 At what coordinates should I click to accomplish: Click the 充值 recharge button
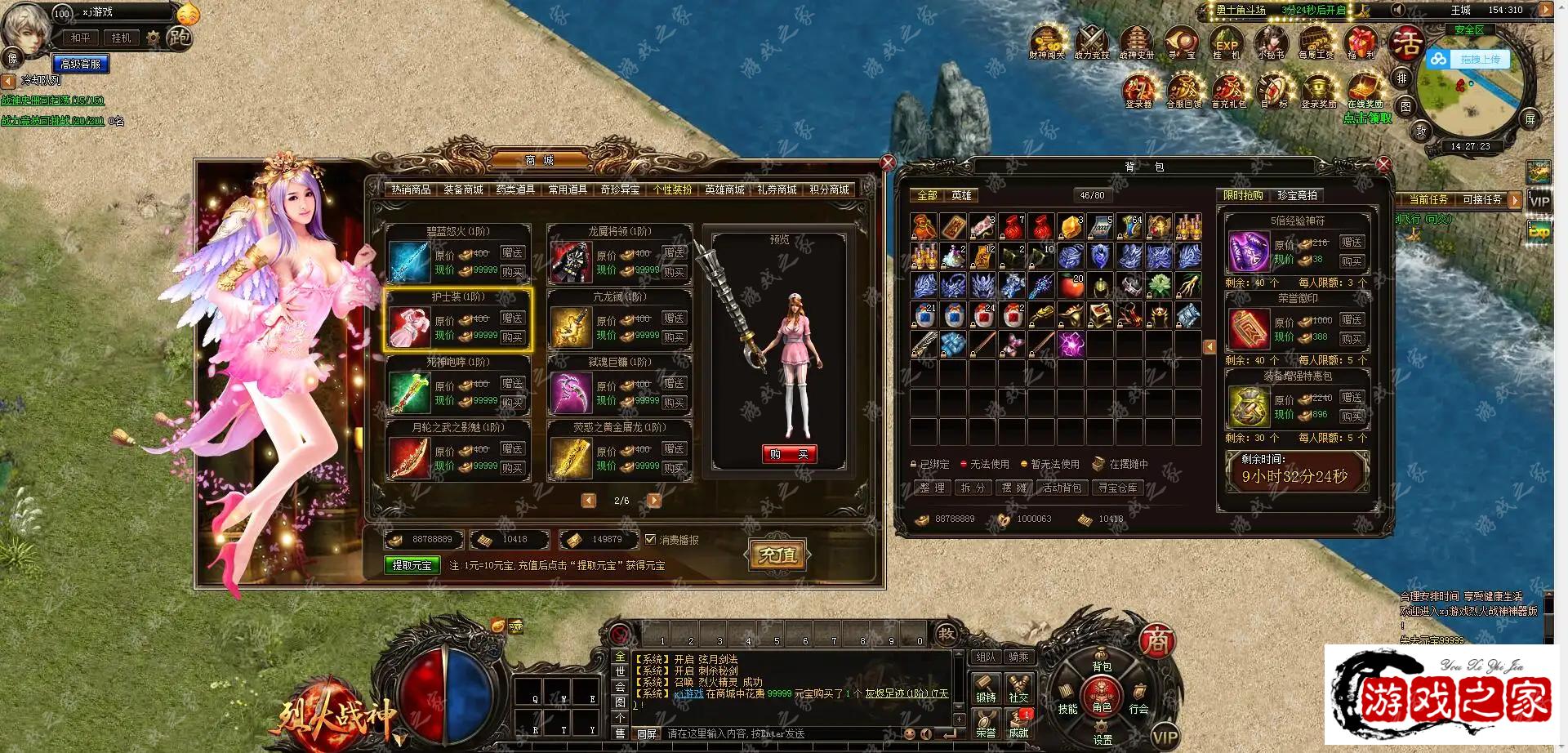click(777, 555)
